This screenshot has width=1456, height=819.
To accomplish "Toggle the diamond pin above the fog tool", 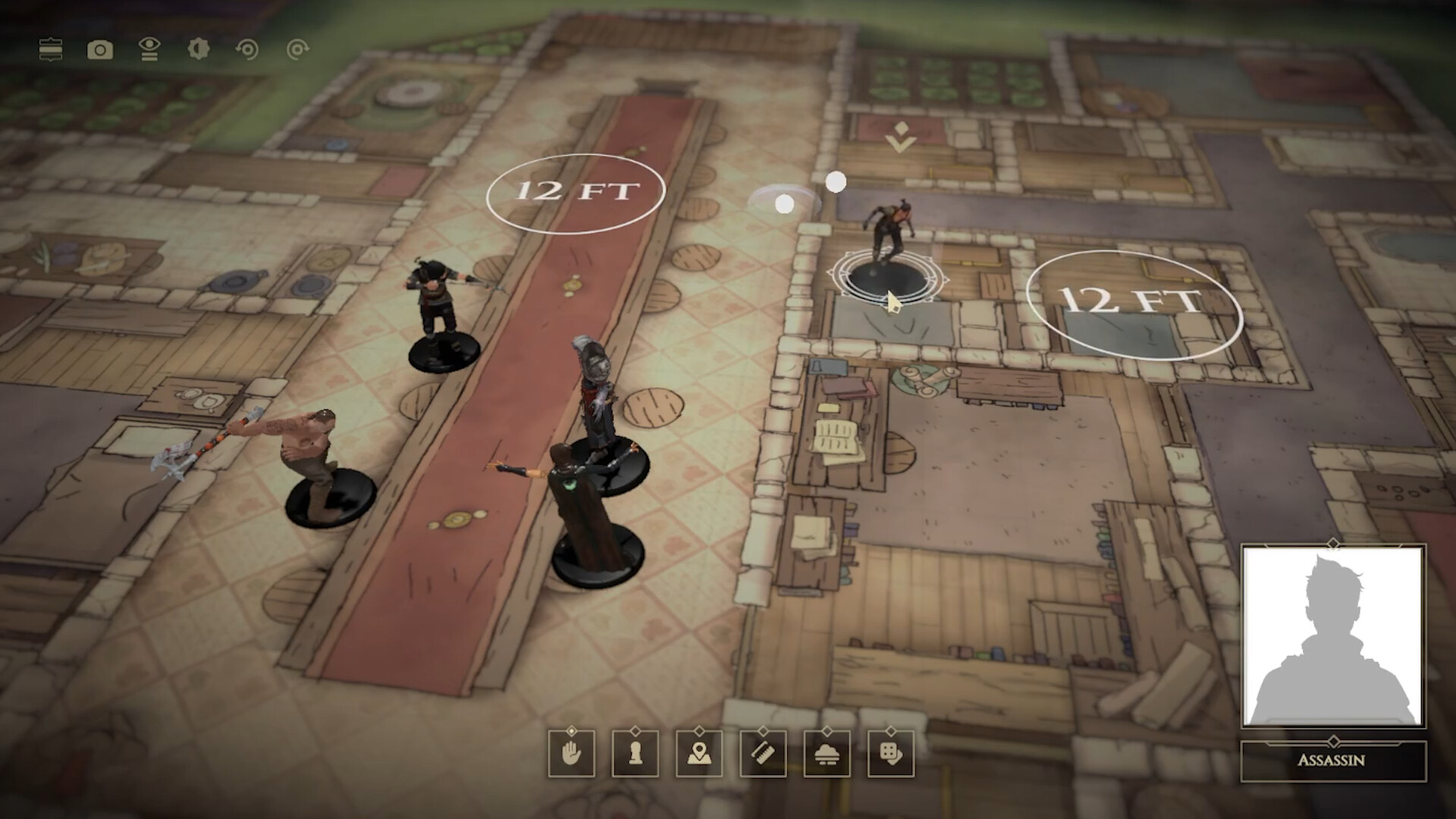I will (829, 731).
